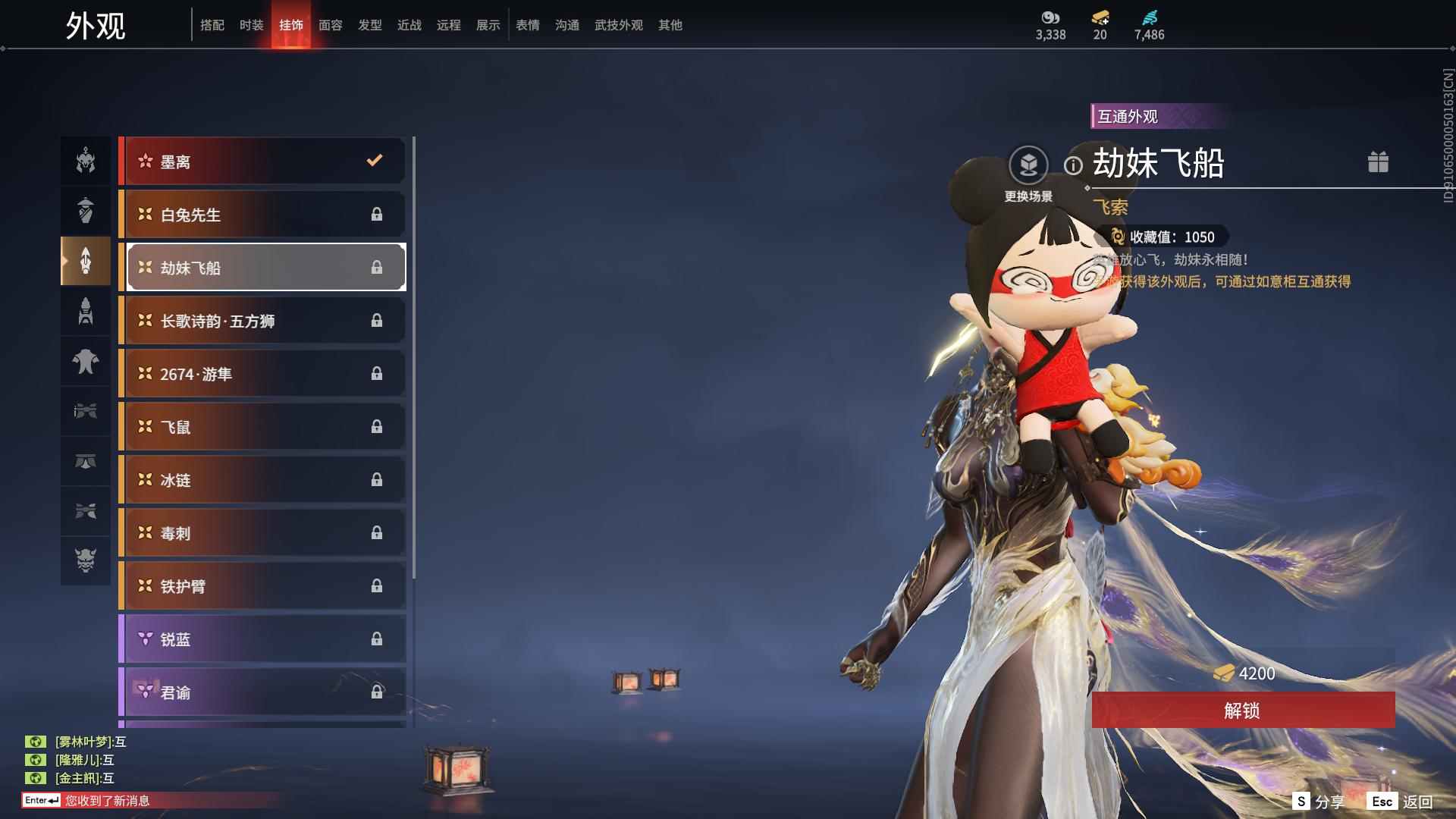1456x819 pixels.
Task: Go to the 发型 tab
Action: (x=370, y=25)
